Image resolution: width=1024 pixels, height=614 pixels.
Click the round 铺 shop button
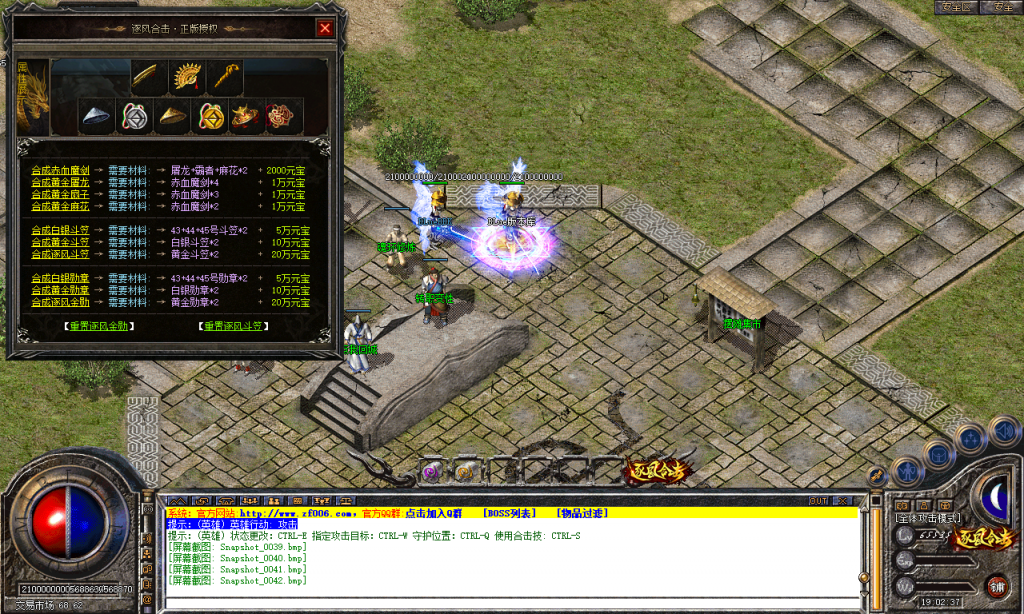pyautogui.click(x=996, y=586)
